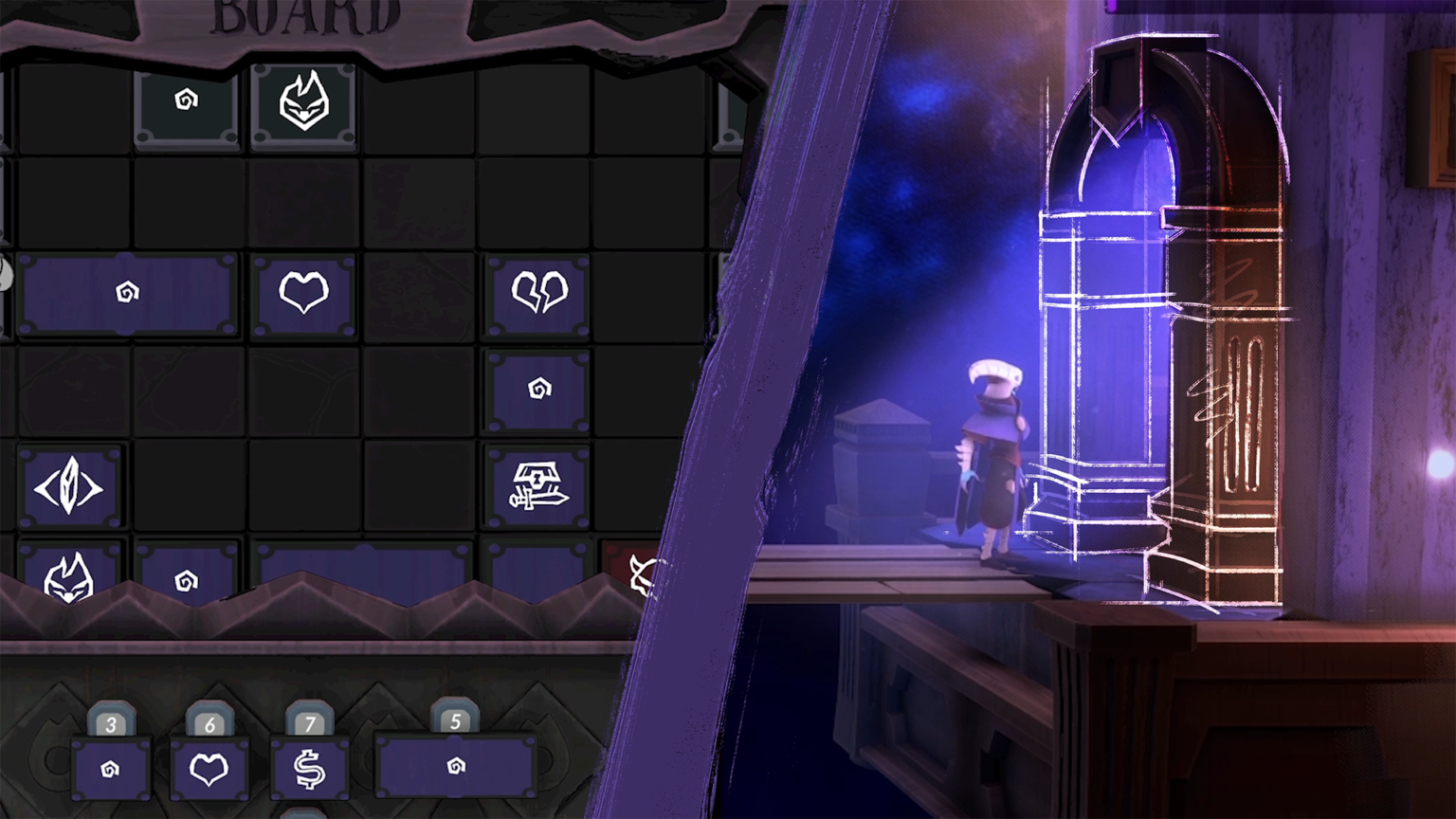Click the crystal with arrows board tile
Screen dimensions: 1456x819
coord(69,488)
